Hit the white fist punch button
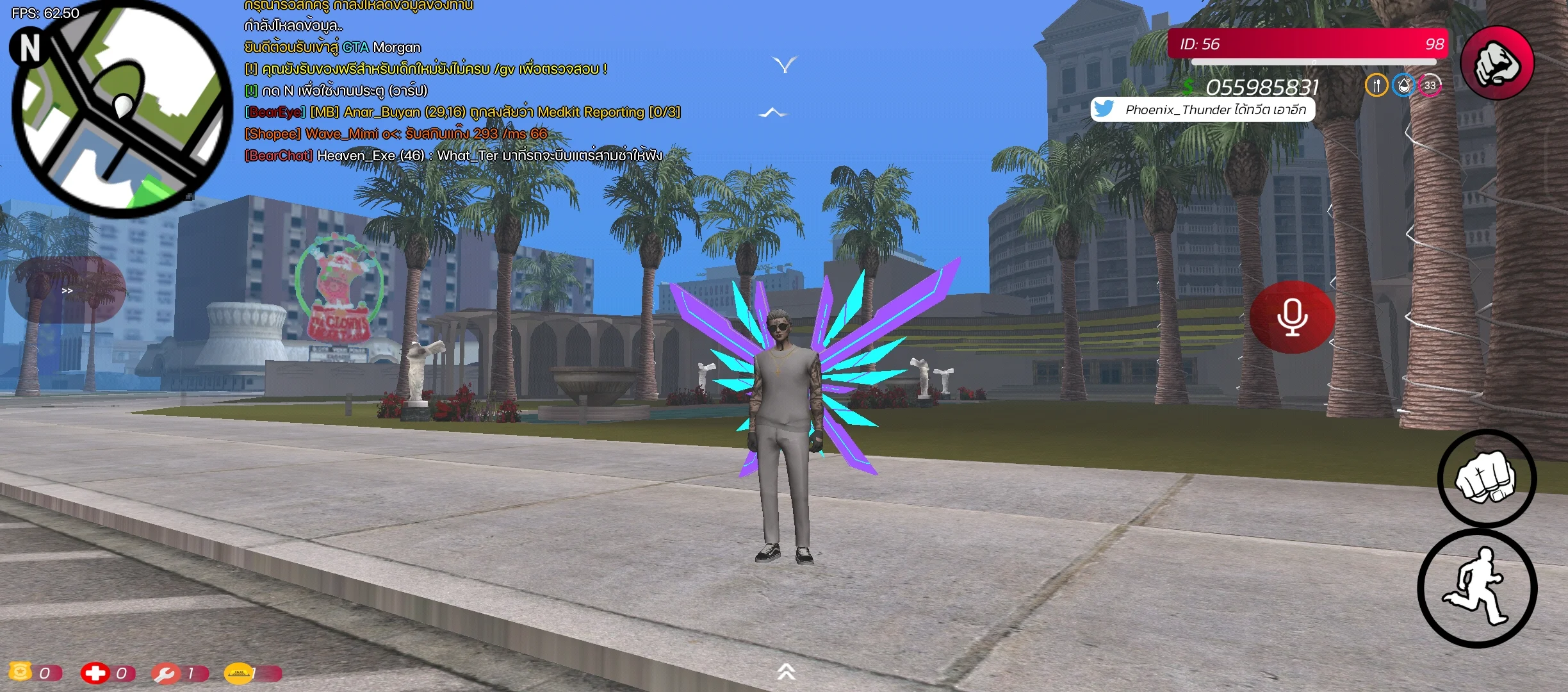This screenshot has width=1568, height=692. (1486, 479)
